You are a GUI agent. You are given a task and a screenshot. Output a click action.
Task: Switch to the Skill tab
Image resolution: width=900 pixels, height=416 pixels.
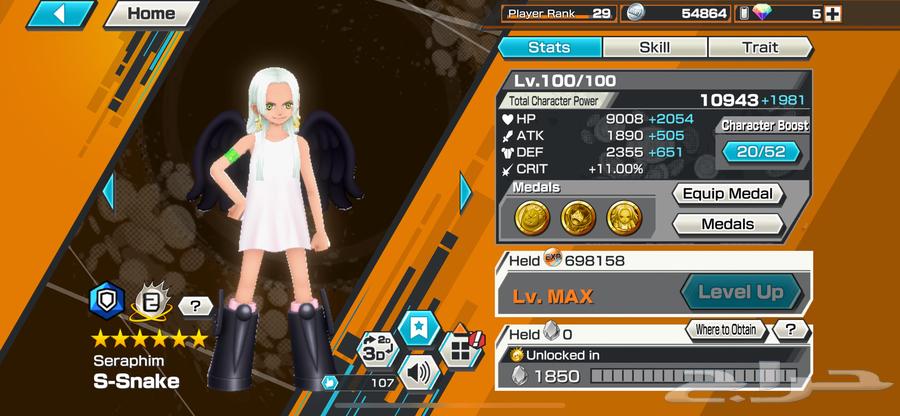654,47
